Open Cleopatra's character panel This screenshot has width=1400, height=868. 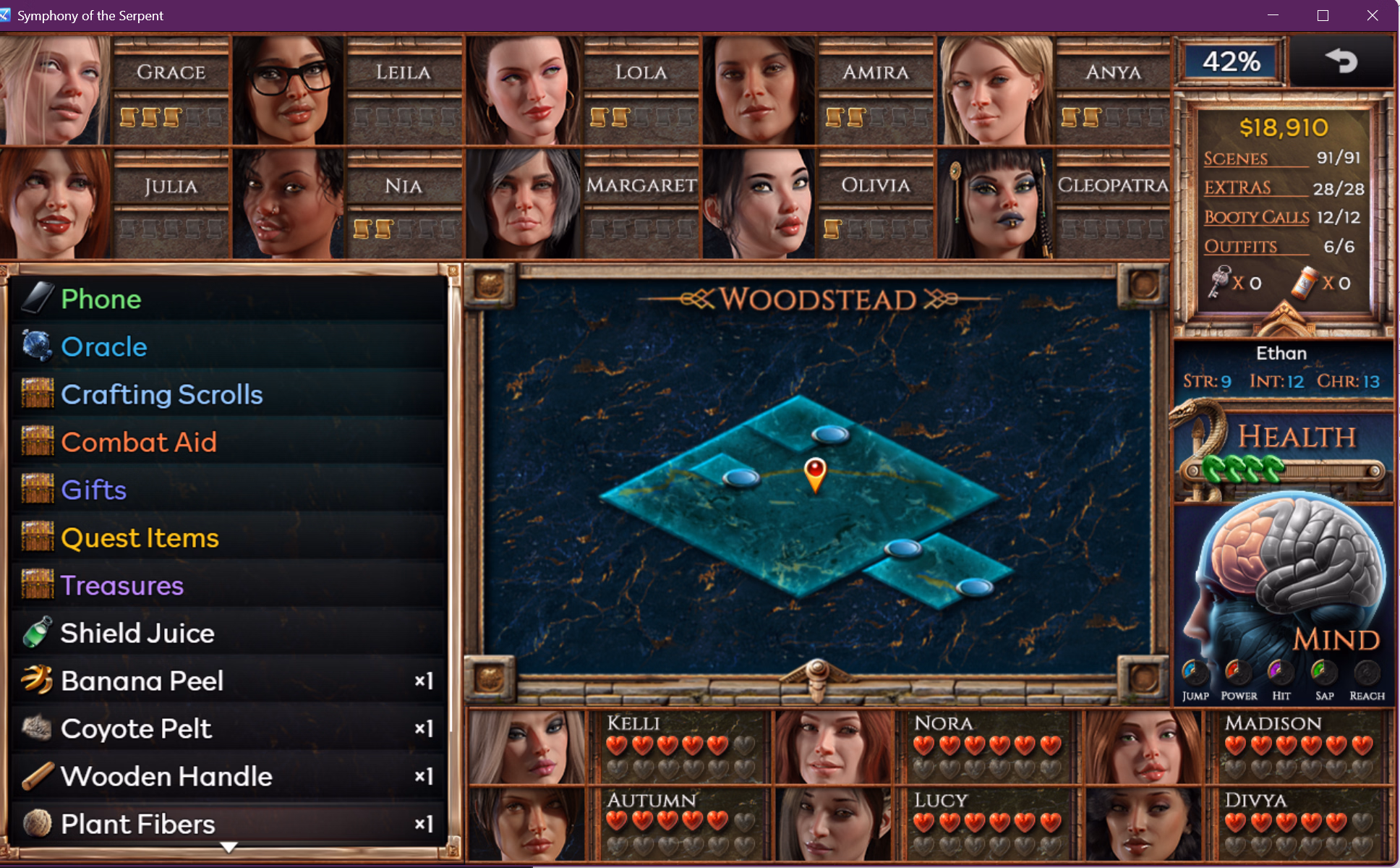995,204
